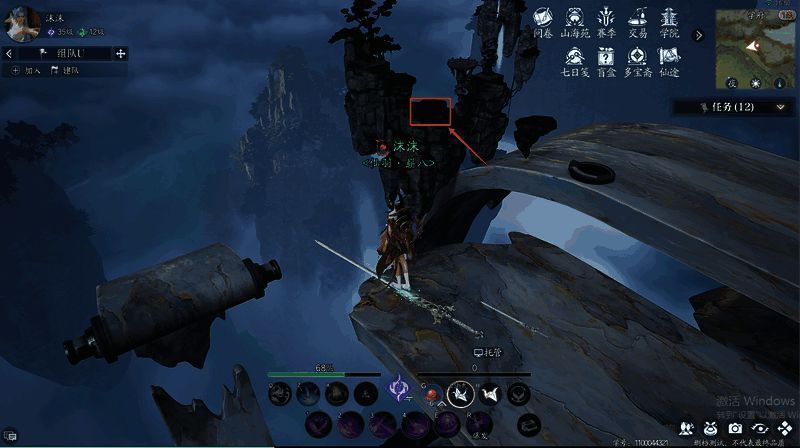Click 加入 to join a team
800x448 pixels.
pyautogui.click(x=27, y=70)
